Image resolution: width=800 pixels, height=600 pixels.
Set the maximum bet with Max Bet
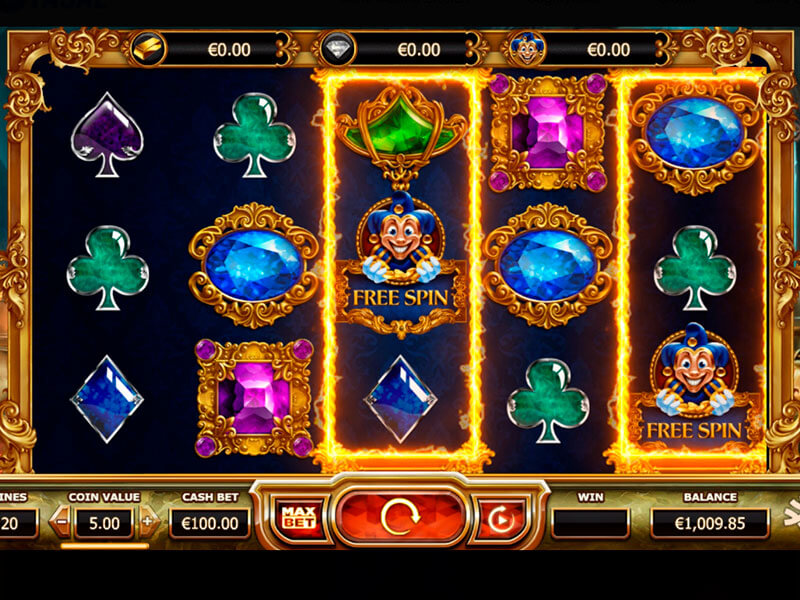(x=294, y=518)
